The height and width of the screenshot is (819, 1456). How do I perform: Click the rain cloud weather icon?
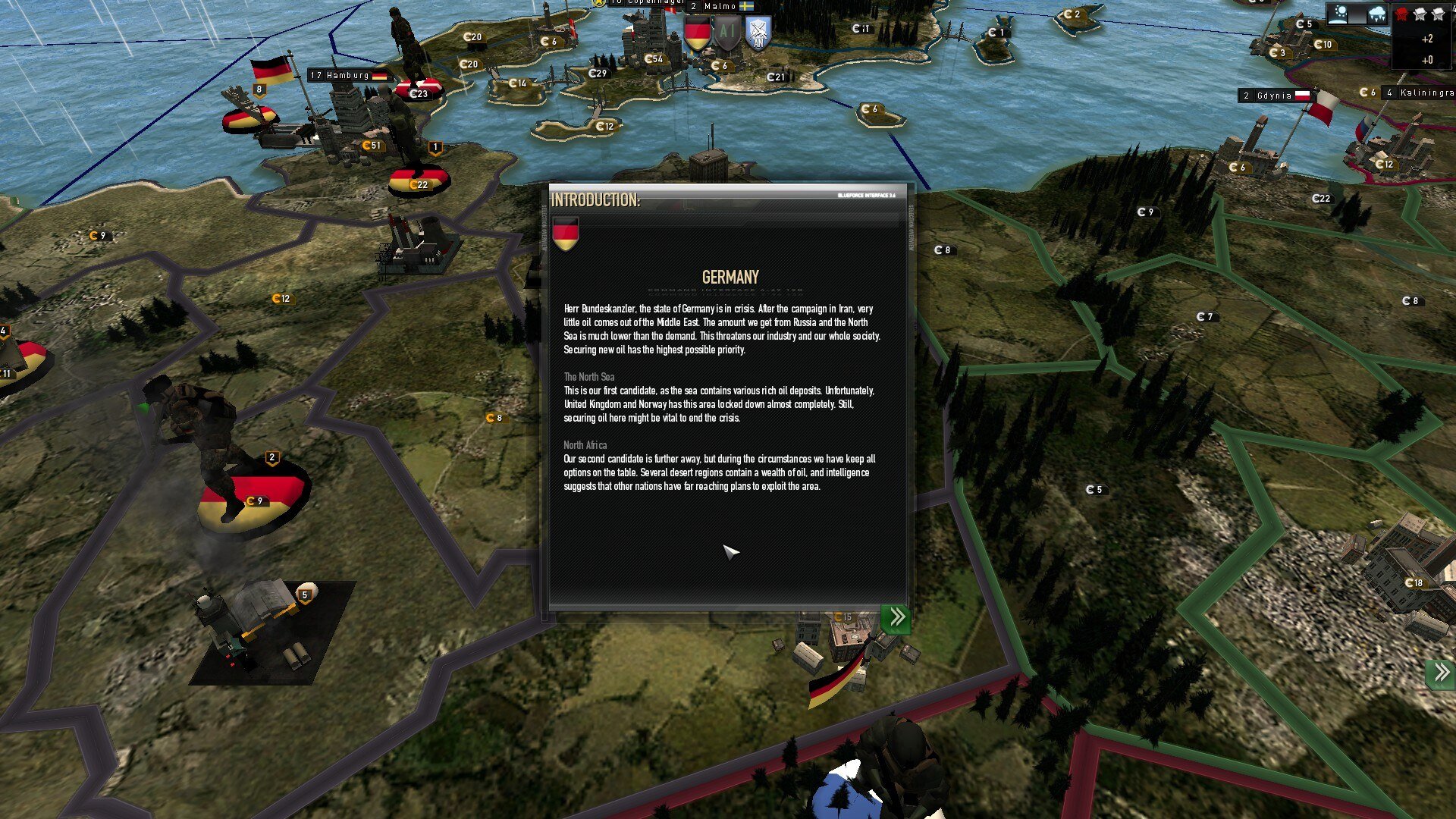click(x=1376, y=14)
